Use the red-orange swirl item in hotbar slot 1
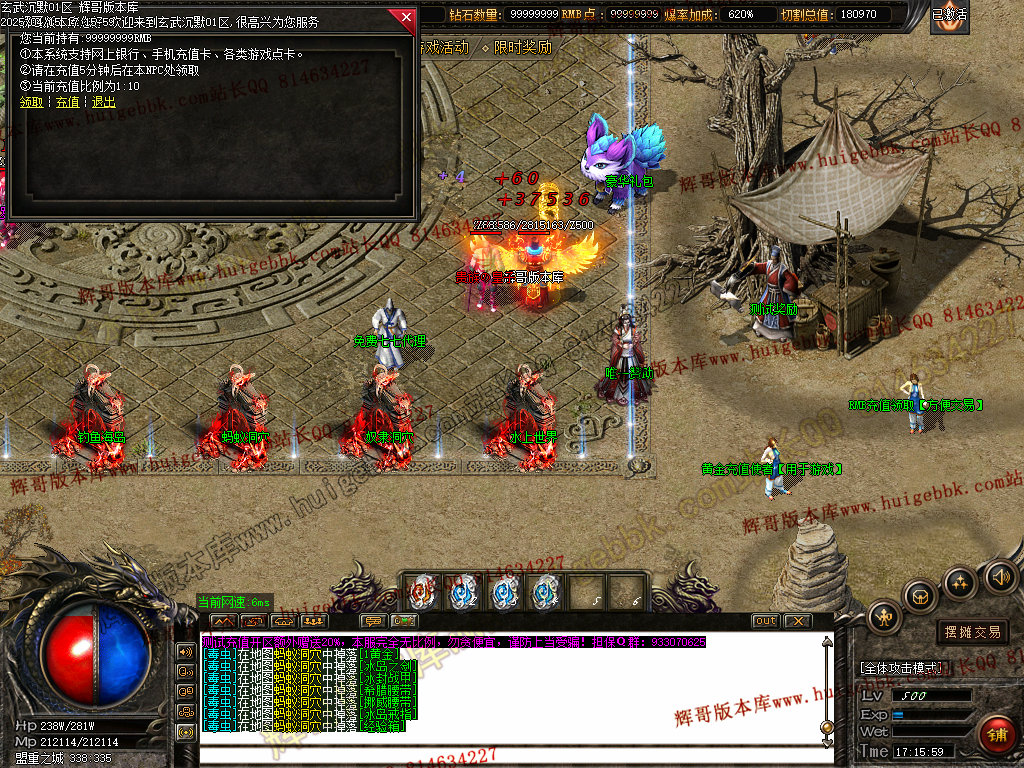1024x768 pixels. (422, 593)
